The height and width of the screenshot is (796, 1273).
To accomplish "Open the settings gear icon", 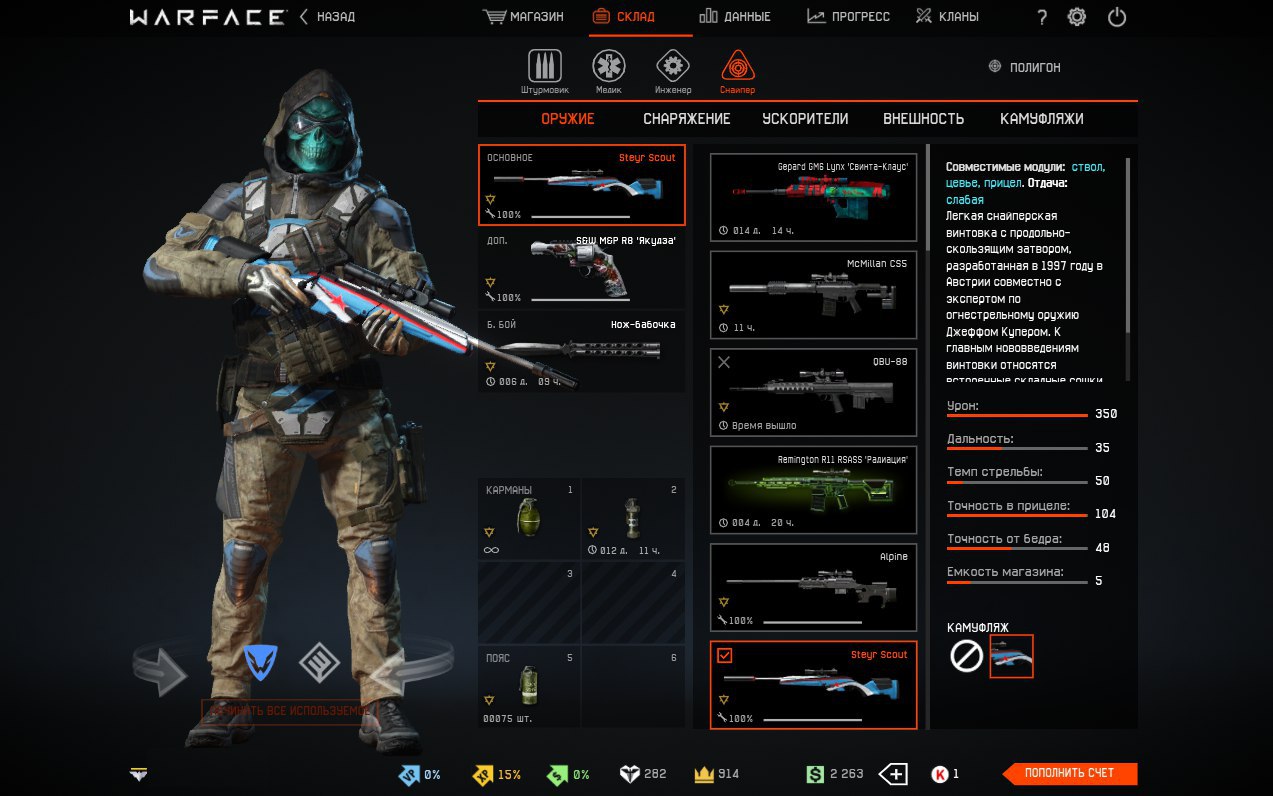I will click(x=1077, y=17).
